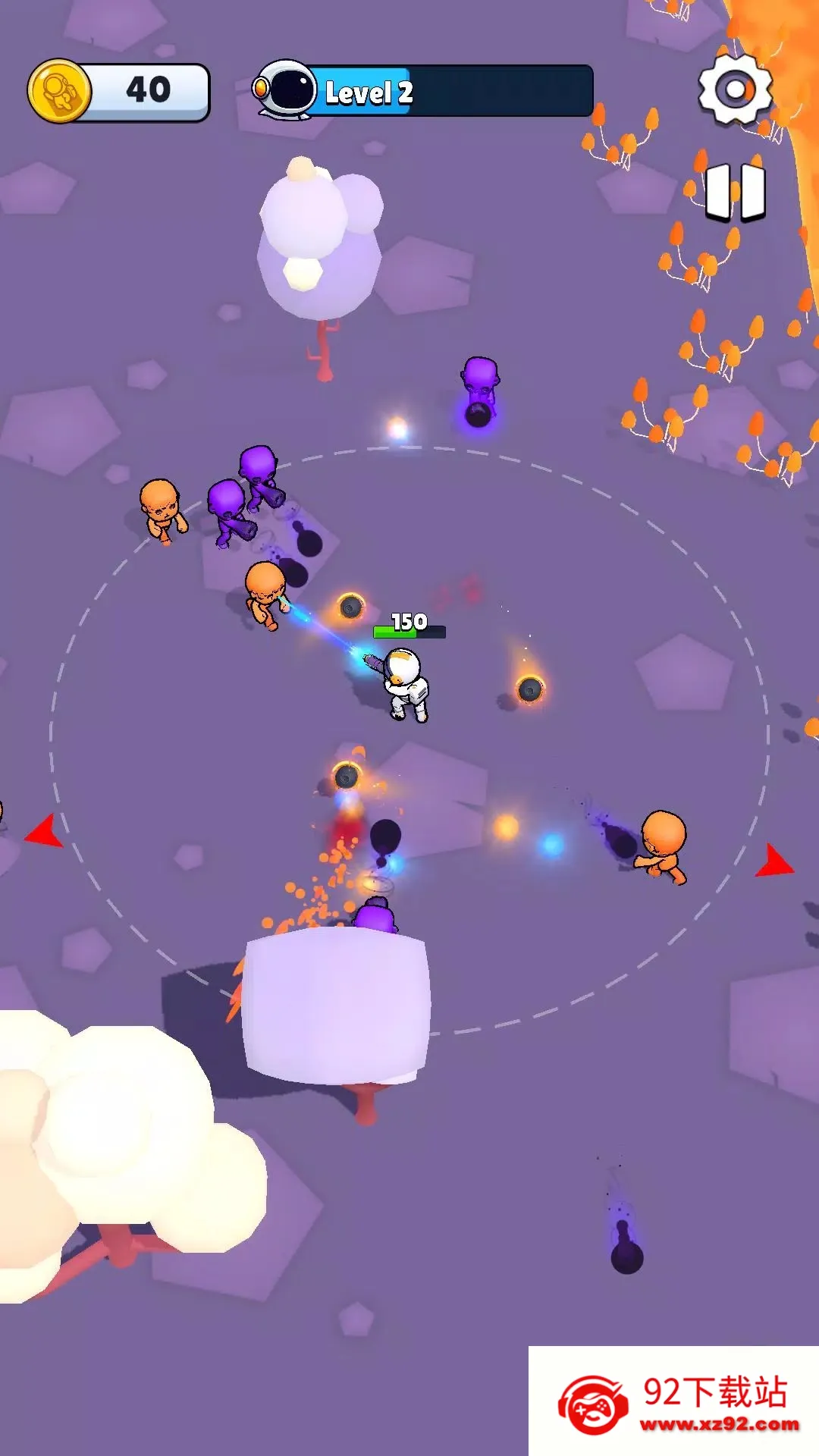Open the gear settings menu
819x1456 pixels.
click(734, 89)
